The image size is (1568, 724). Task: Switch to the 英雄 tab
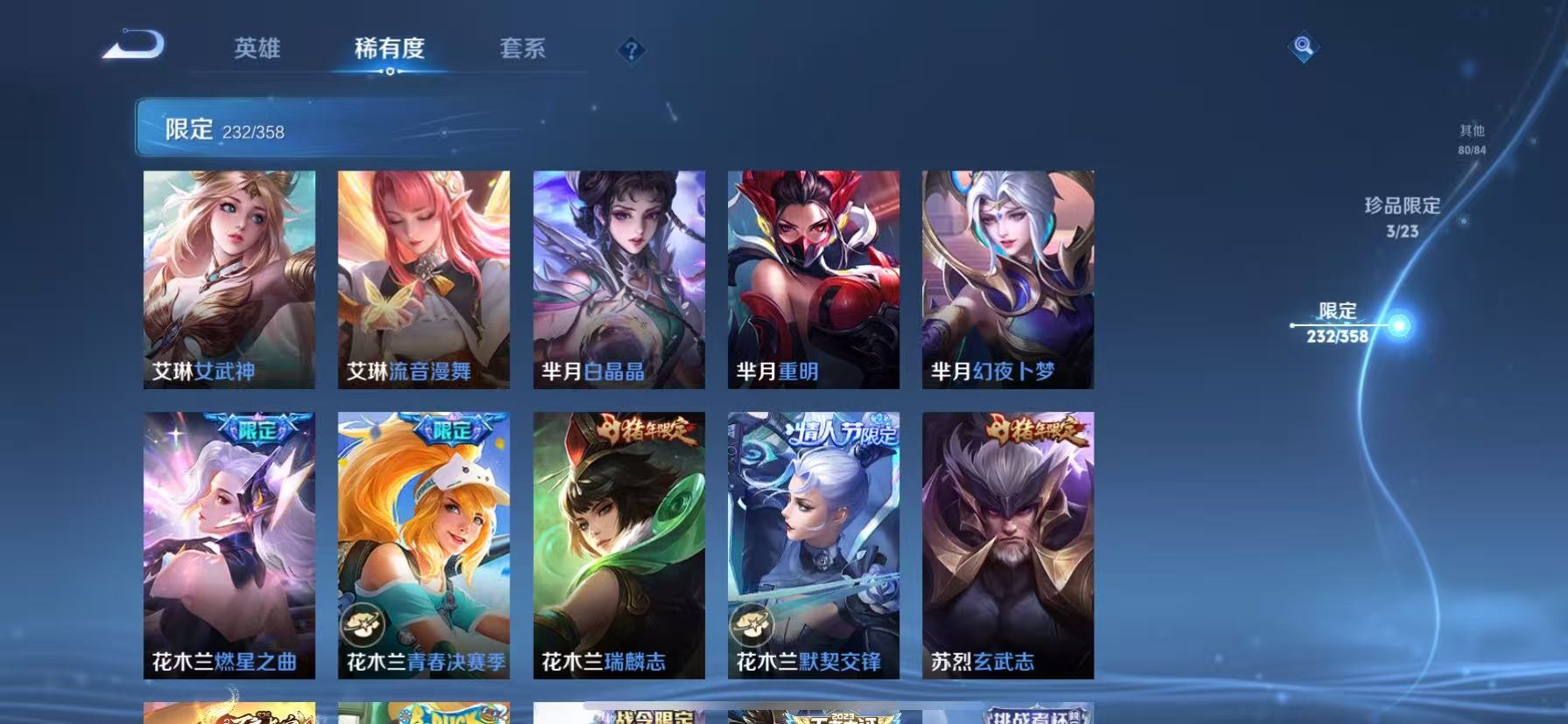255,50
